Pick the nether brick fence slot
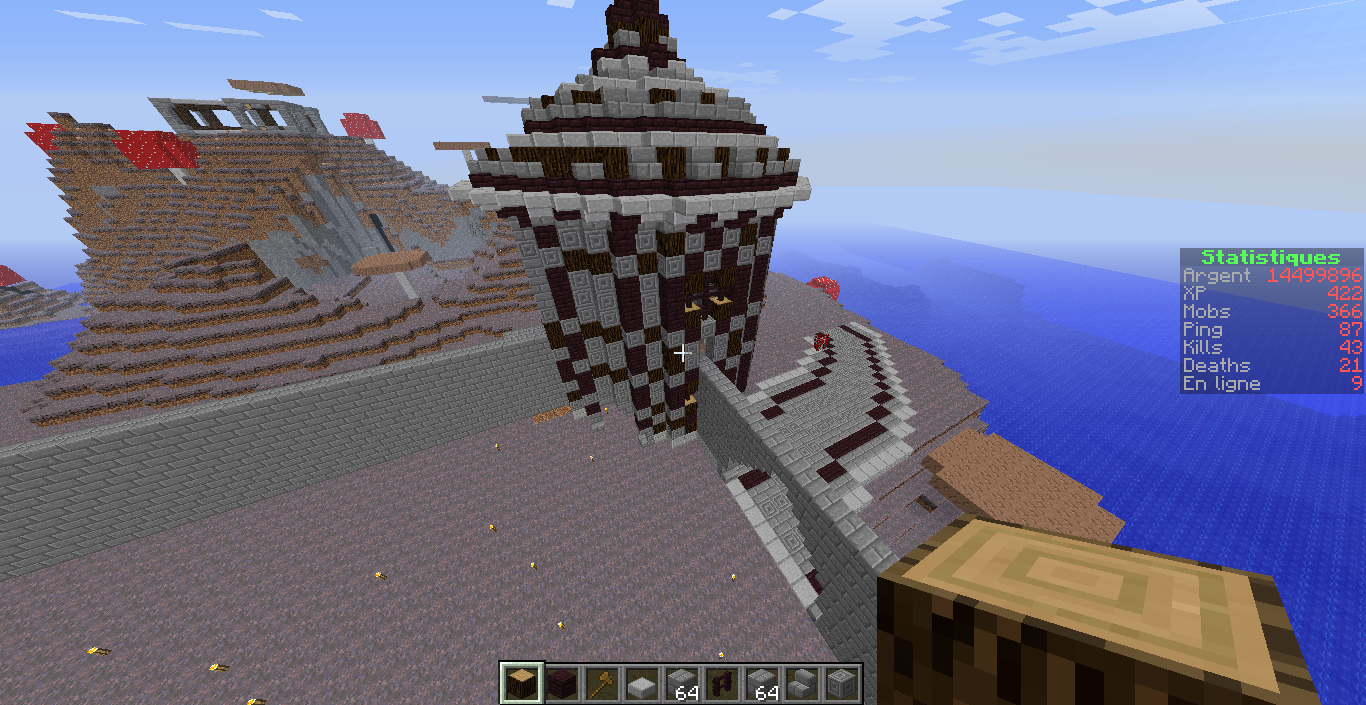This screenshot has width=1366, height=705. [721, 684]
